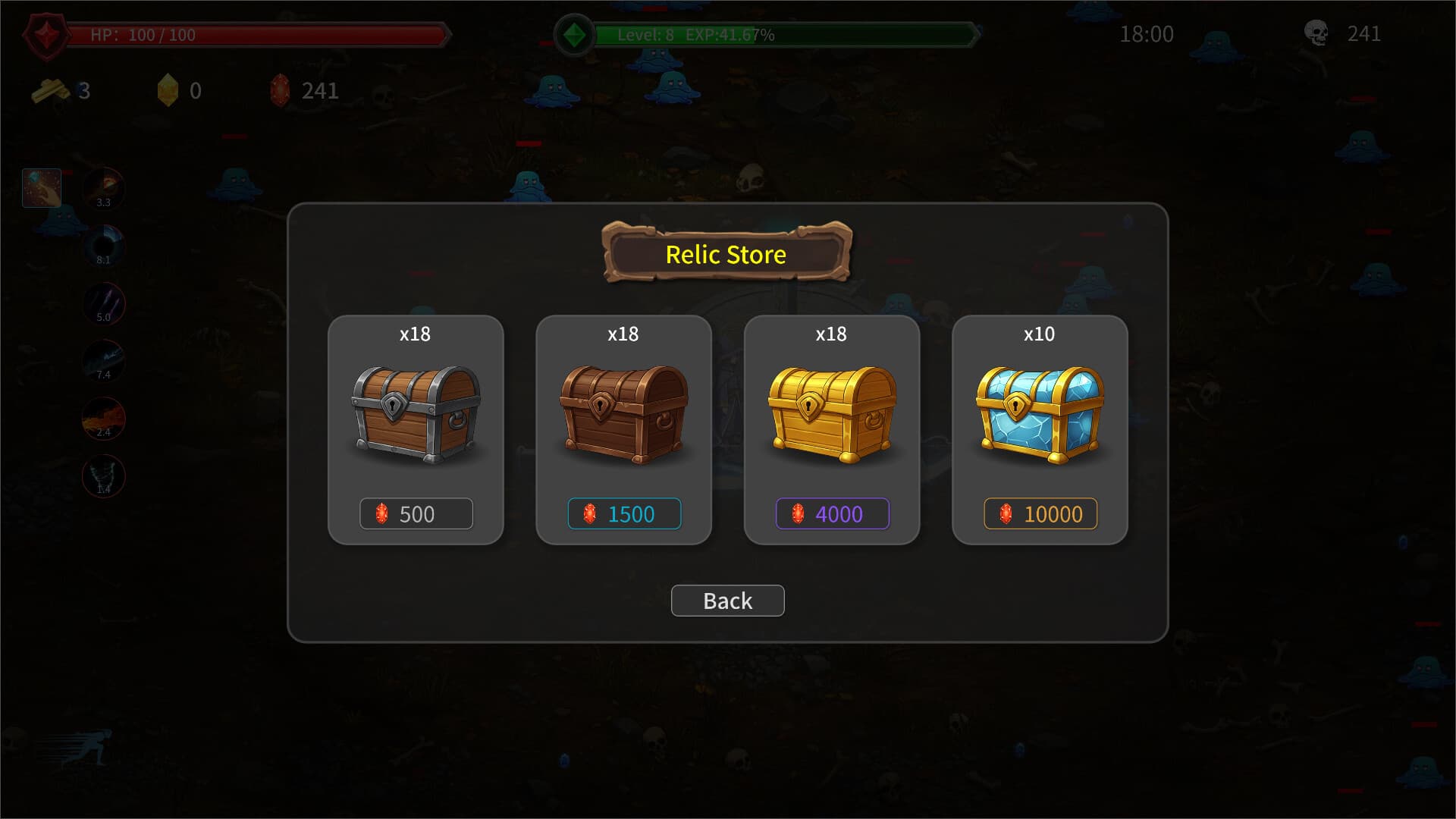Select the purple daggers skill icon
Image resolution: width=1456 pixels, height=819 pixels.
coord(103,303)
